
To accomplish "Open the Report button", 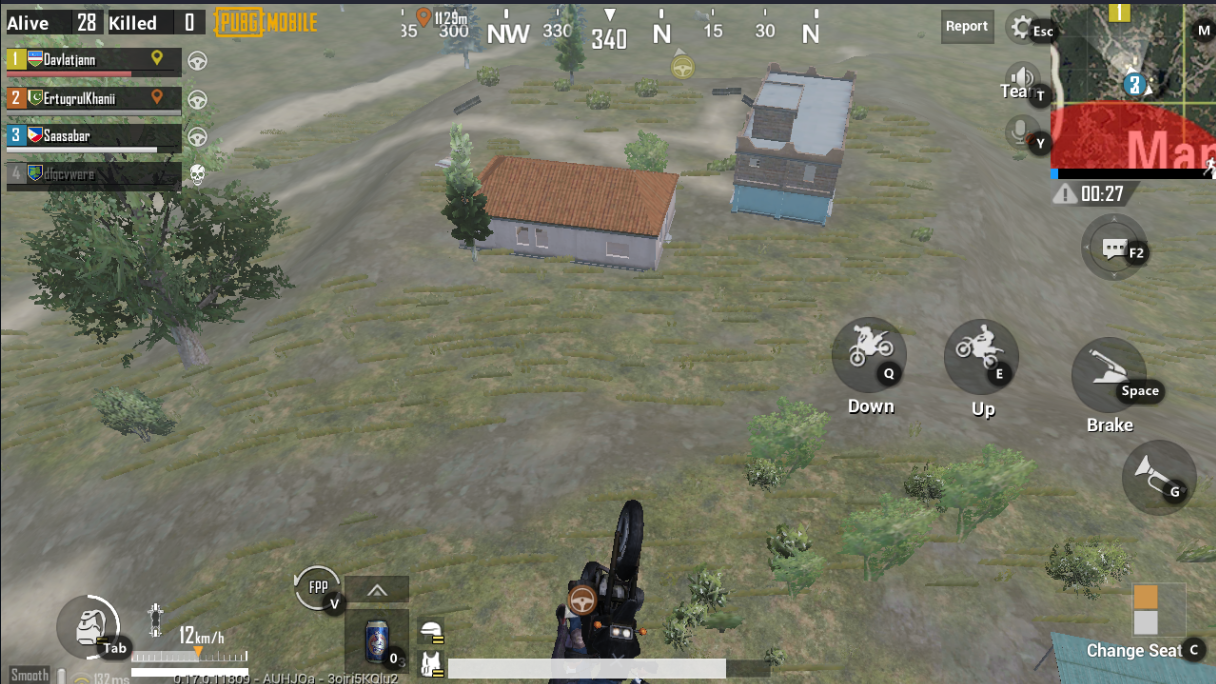I will 966,27.
